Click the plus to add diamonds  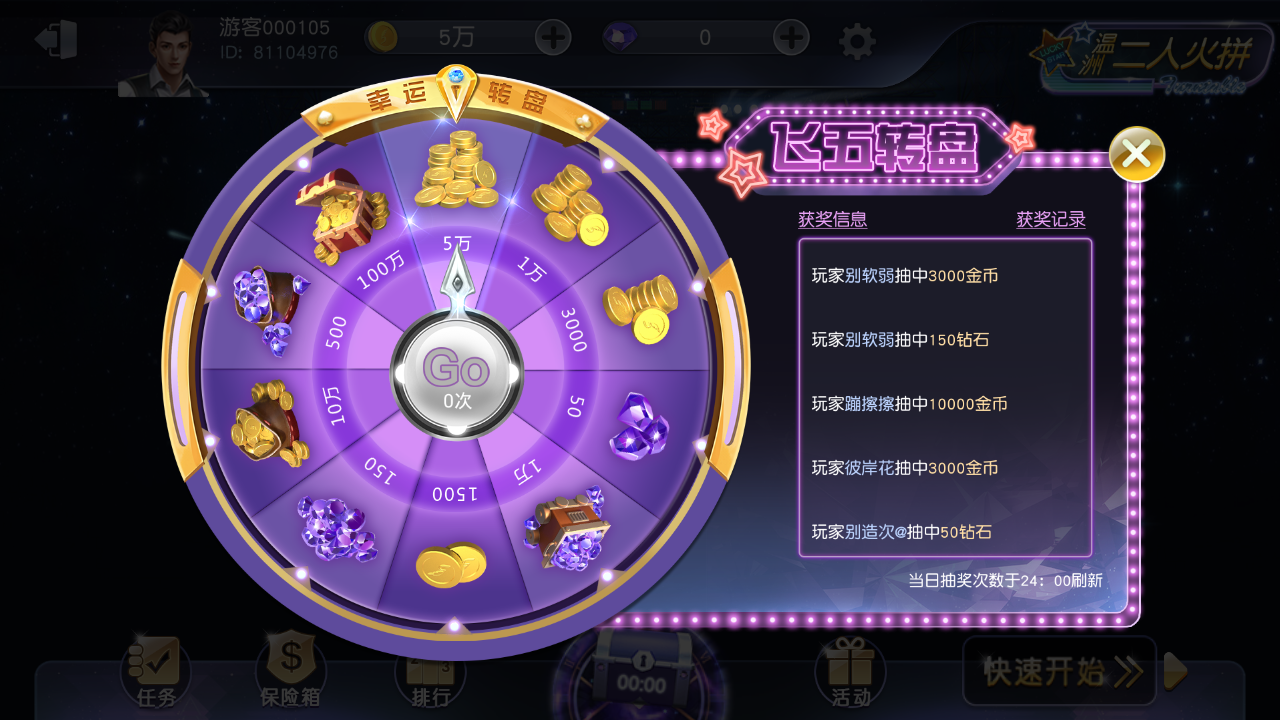click(x=790, y=37)
